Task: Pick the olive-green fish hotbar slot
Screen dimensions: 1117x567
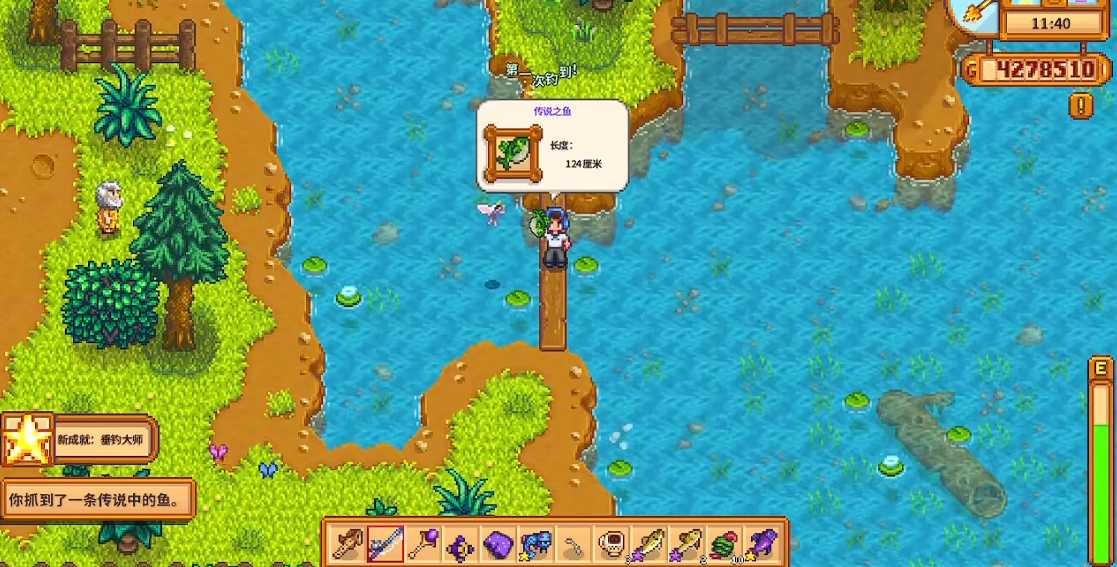Action: [649, 545]
